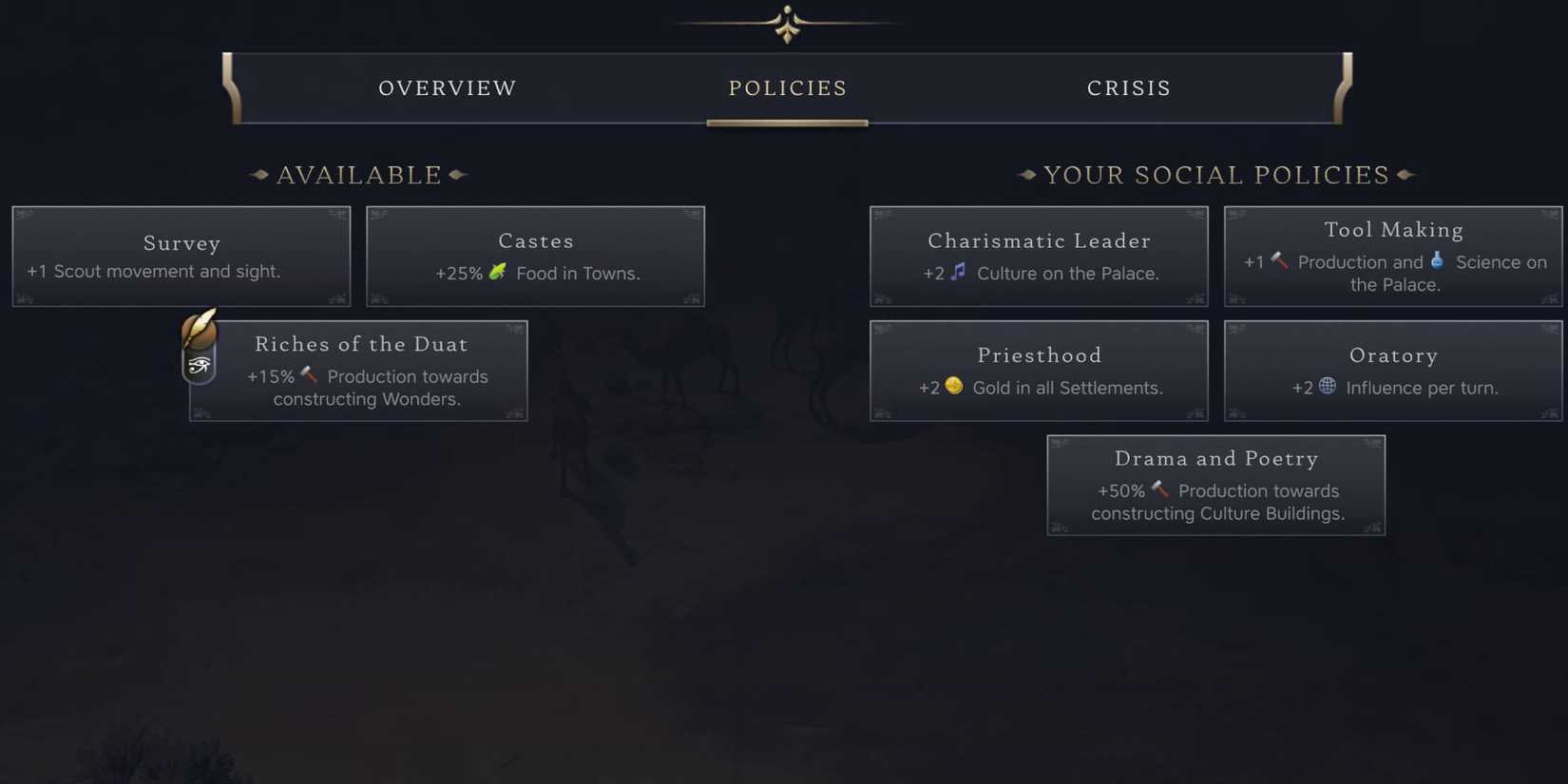This screenshot has height=784, width=1568.
Task: Click the Riches of the Duat policy card
Action: point(371,371)
